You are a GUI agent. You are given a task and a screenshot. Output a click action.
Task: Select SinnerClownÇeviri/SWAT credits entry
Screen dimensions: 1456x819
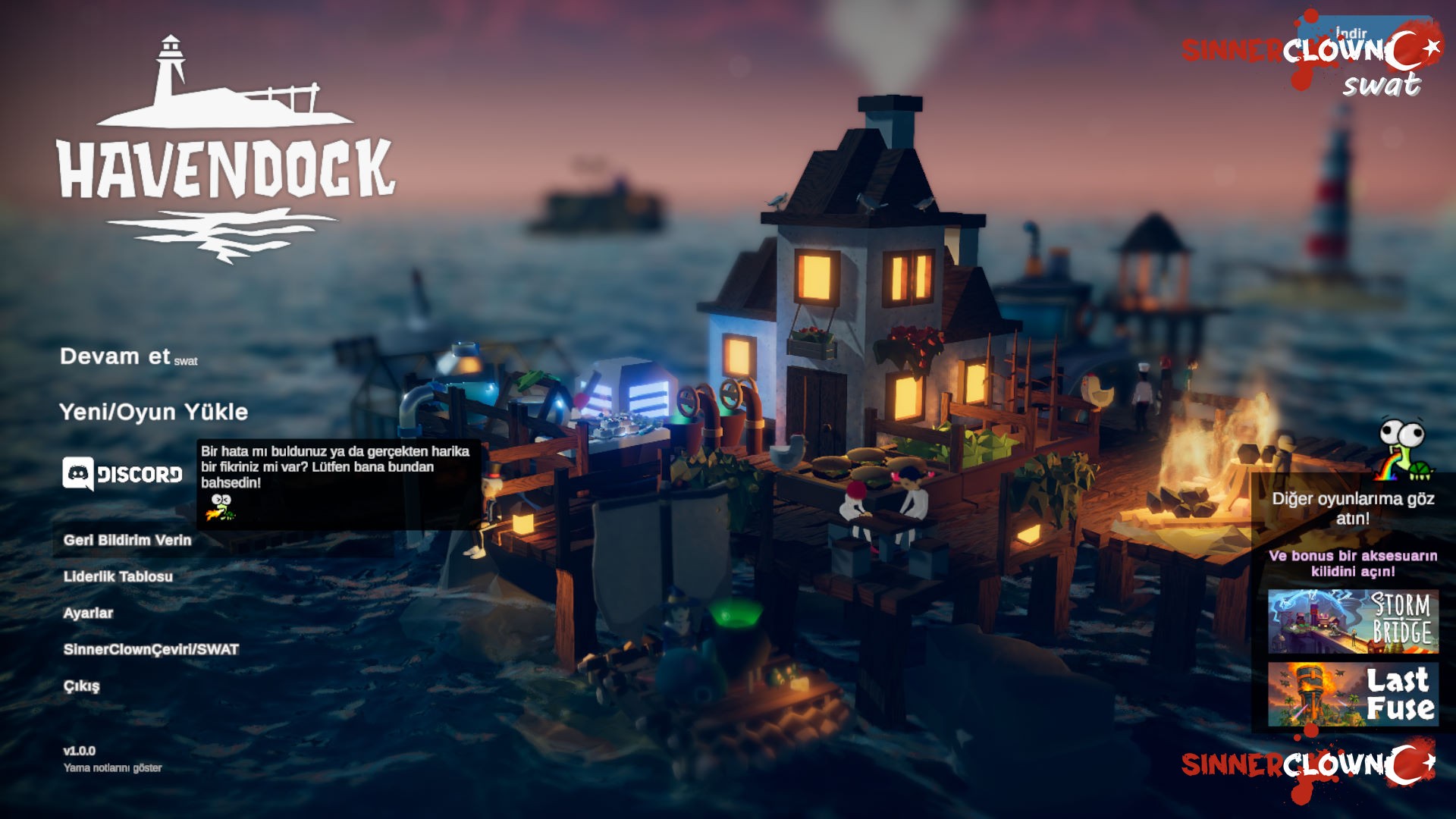click(150, 649)
